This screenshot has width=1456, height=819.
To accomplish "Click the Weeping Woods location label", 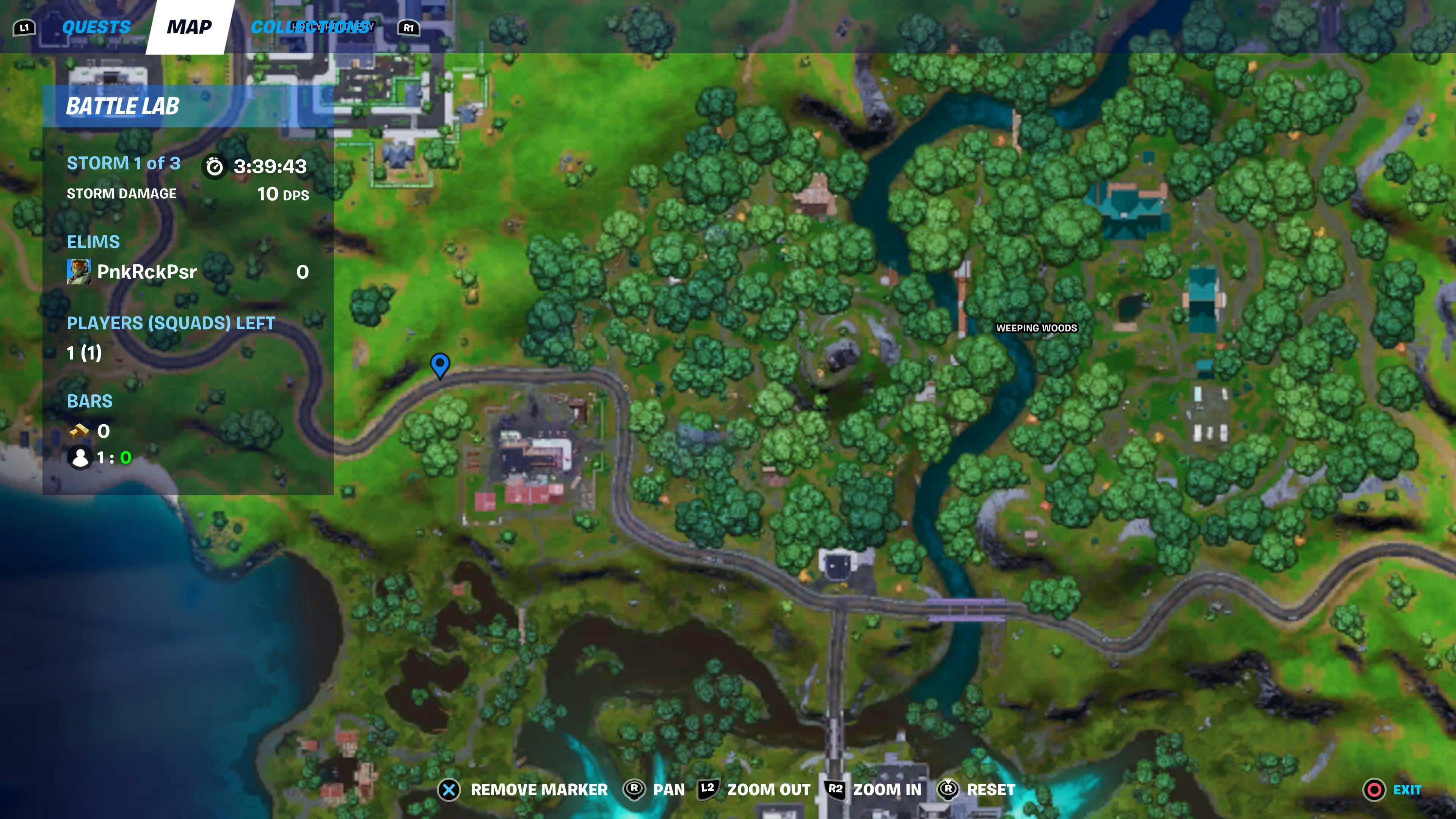I will [x=1038, y=328].
